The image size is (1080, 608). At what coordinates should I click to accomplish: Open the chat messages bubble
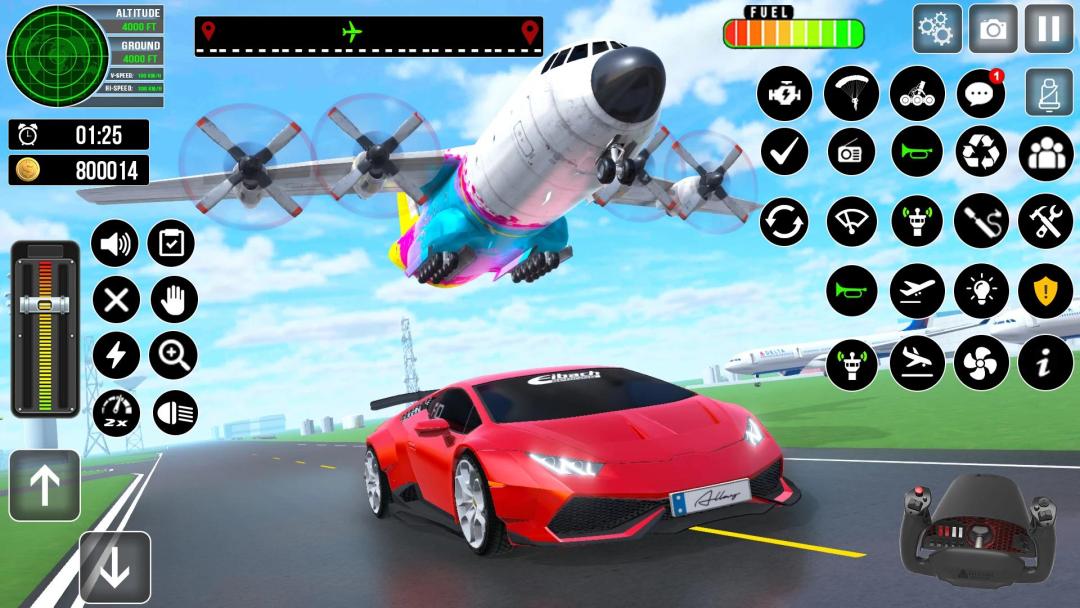point(981,94)
